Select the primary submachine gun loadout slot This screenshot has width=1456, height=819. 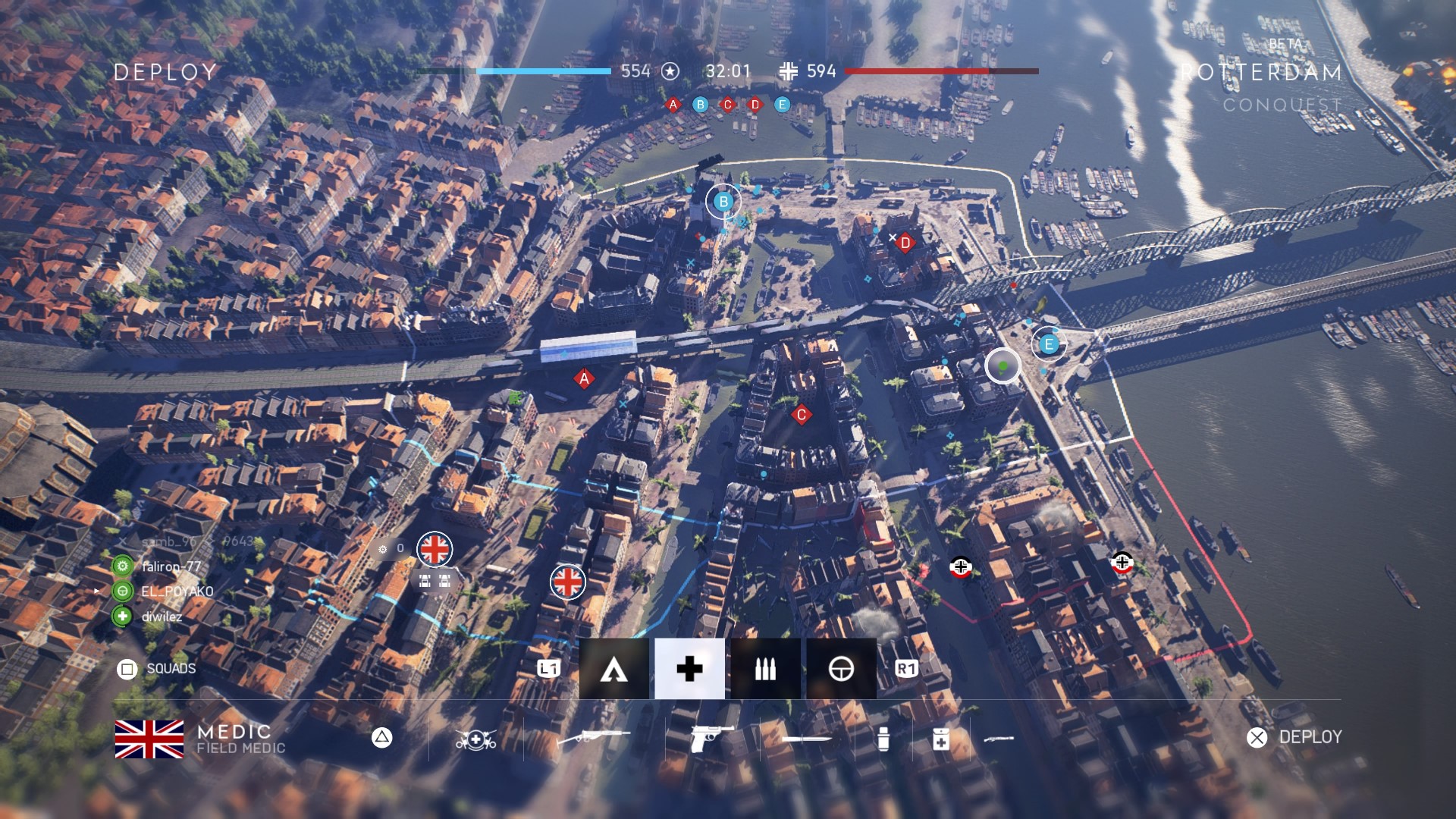click(594, 737)
